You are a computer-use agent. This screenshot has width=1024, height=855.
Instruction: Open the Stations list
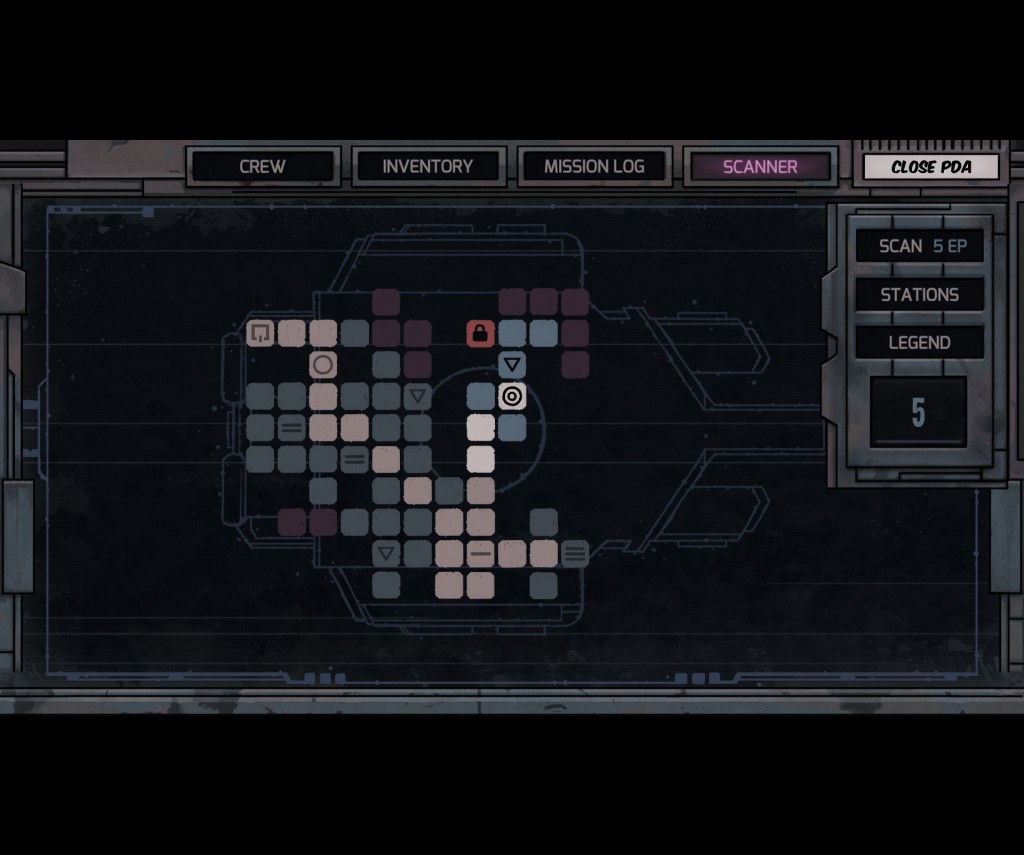click(x=920, y=294)
